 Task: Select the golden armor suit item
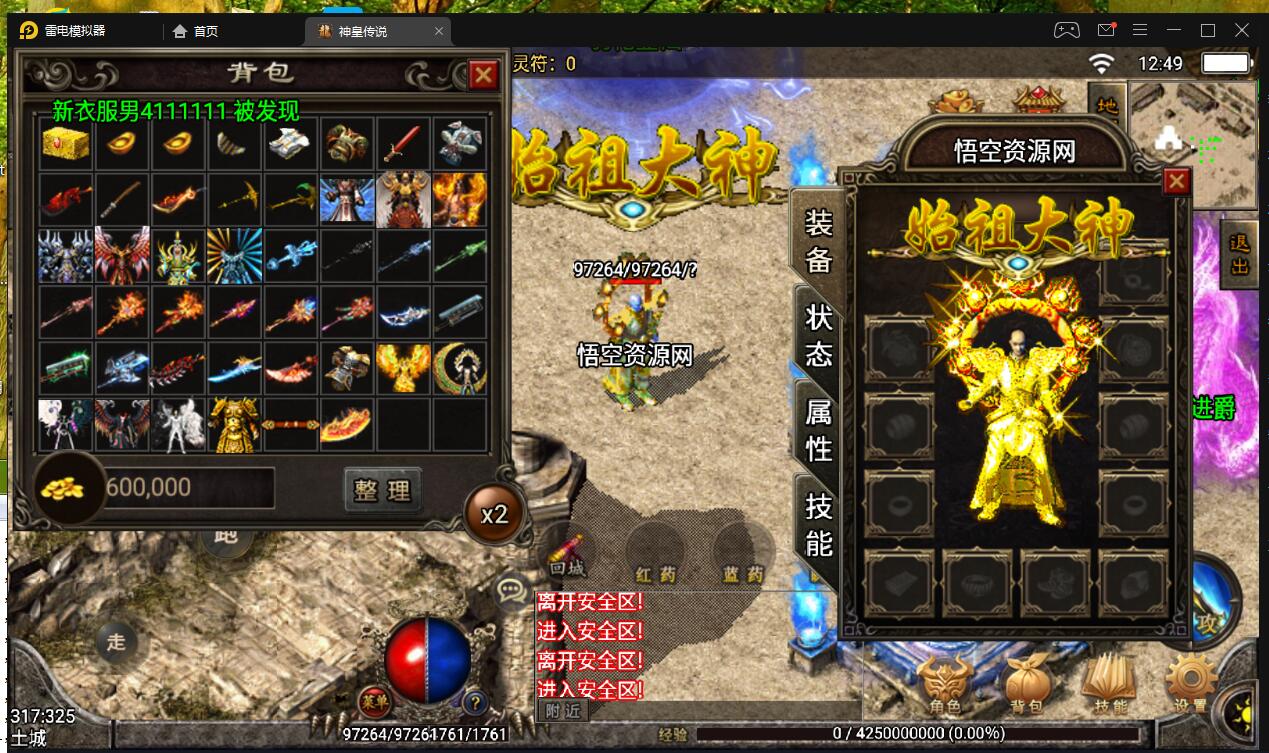pos(234,424)
